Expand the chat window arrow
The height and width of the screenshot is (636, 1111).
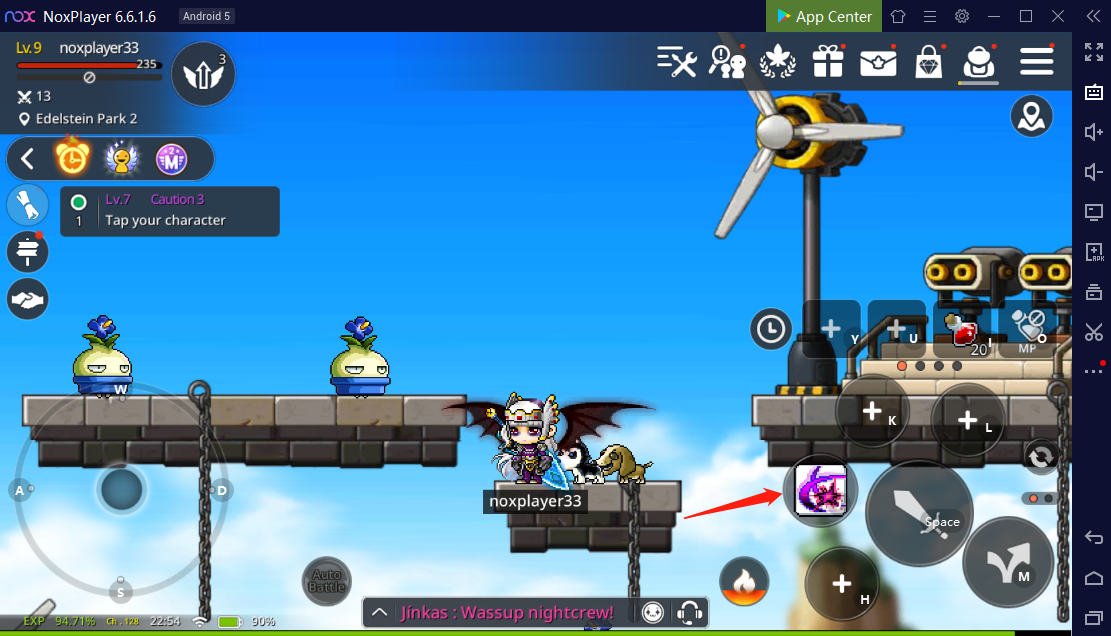point(379,612)
